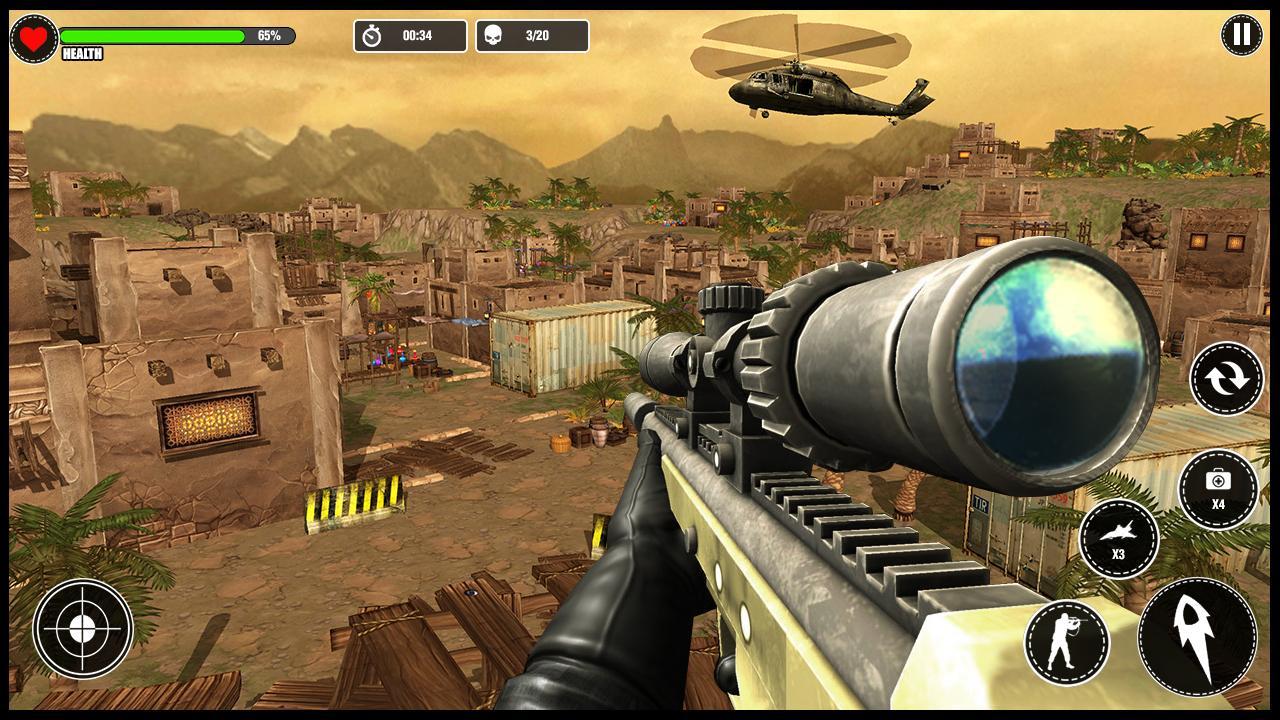Click the stopwatch icon on the timer panel
This screenshot has height=720, width=1280.
[372, 35]
